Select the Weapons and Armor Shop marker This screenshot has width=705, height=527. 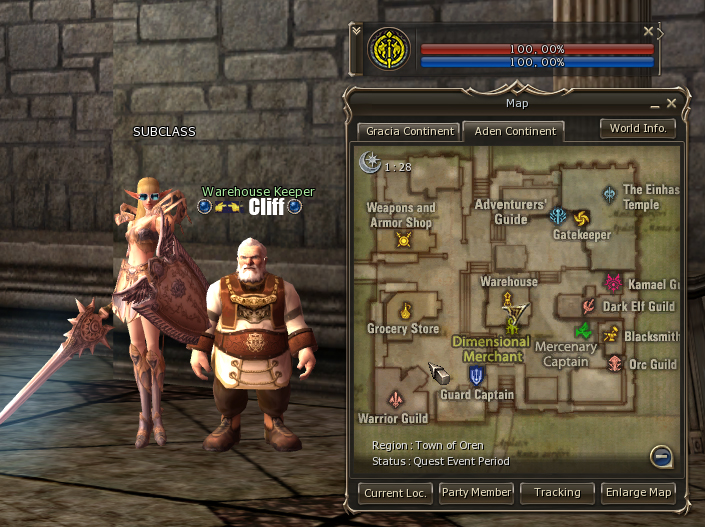404,239
